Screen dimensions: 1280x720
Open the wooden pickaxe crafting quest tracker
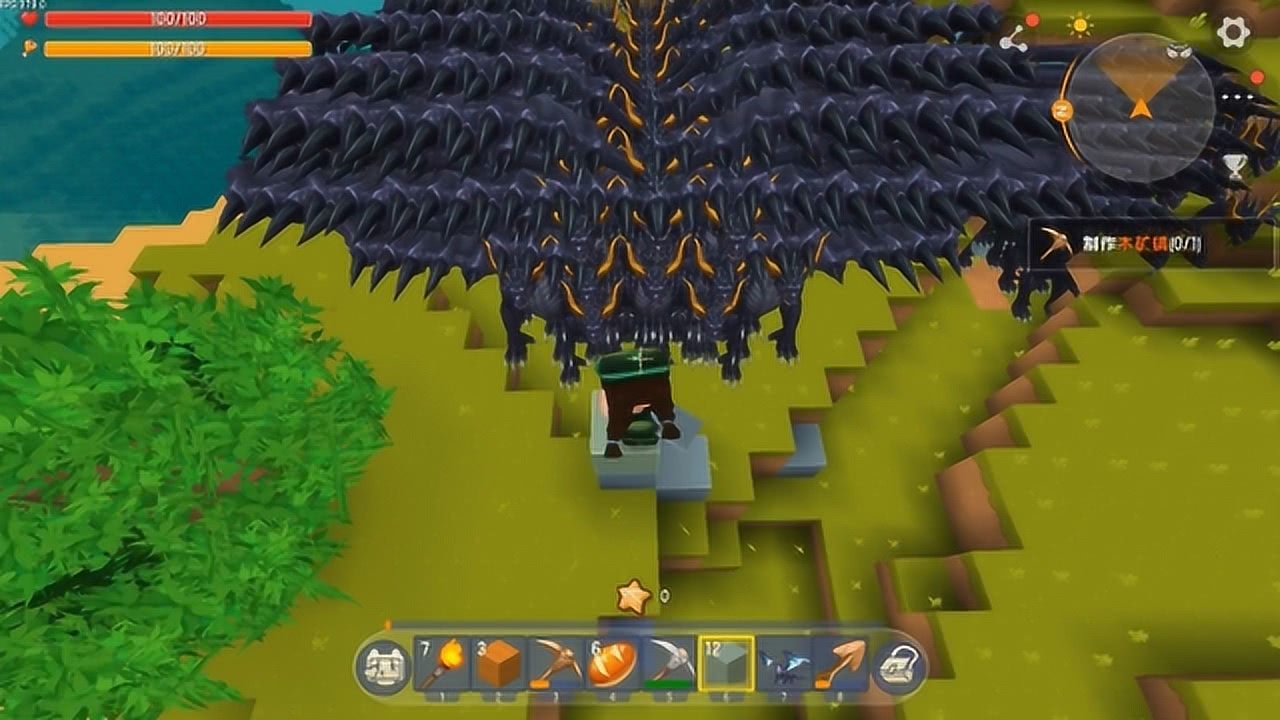(1115, 243)
